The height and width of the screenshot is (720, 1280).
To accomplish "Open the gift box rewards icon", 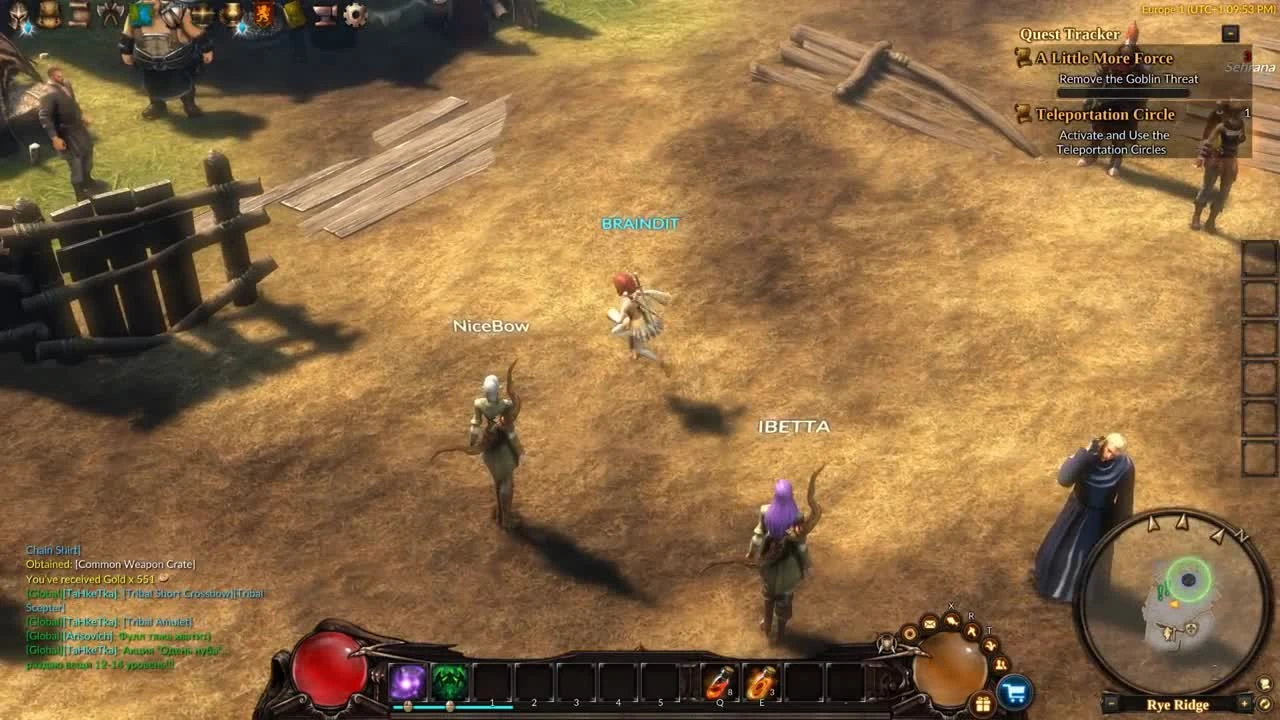I will [983, 705].
